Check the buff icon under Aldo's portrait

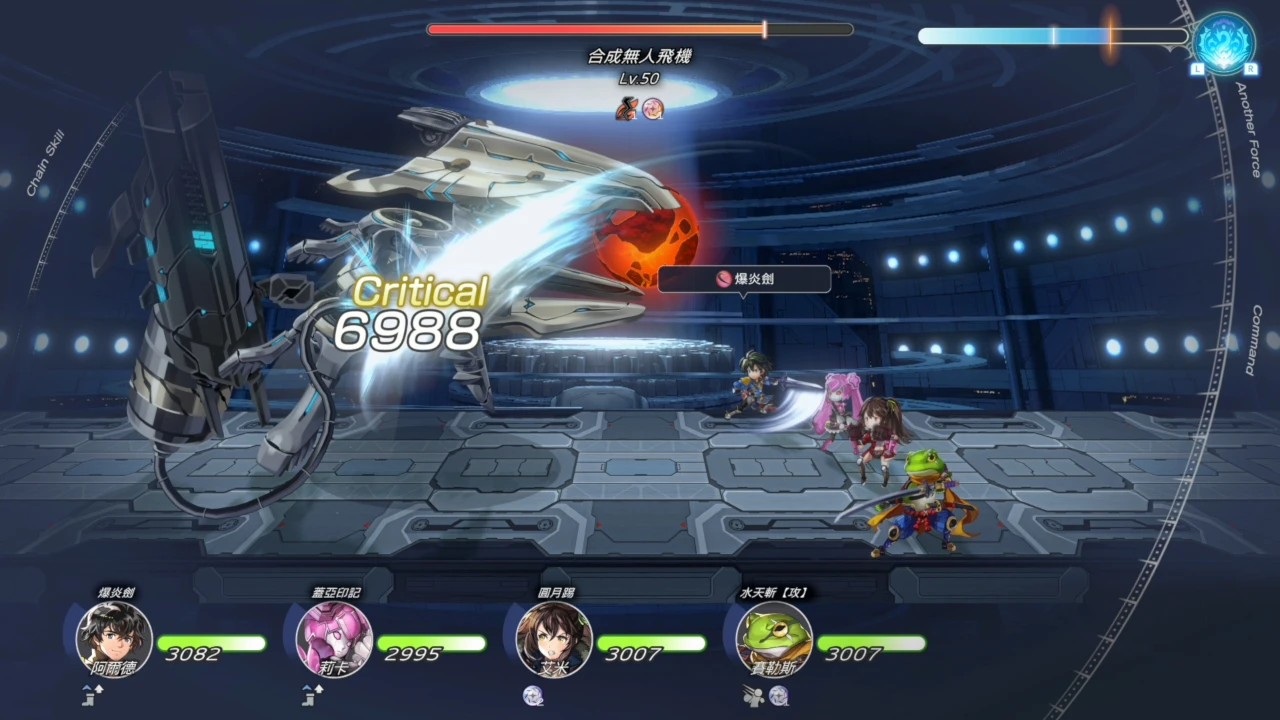coord(93,696)
